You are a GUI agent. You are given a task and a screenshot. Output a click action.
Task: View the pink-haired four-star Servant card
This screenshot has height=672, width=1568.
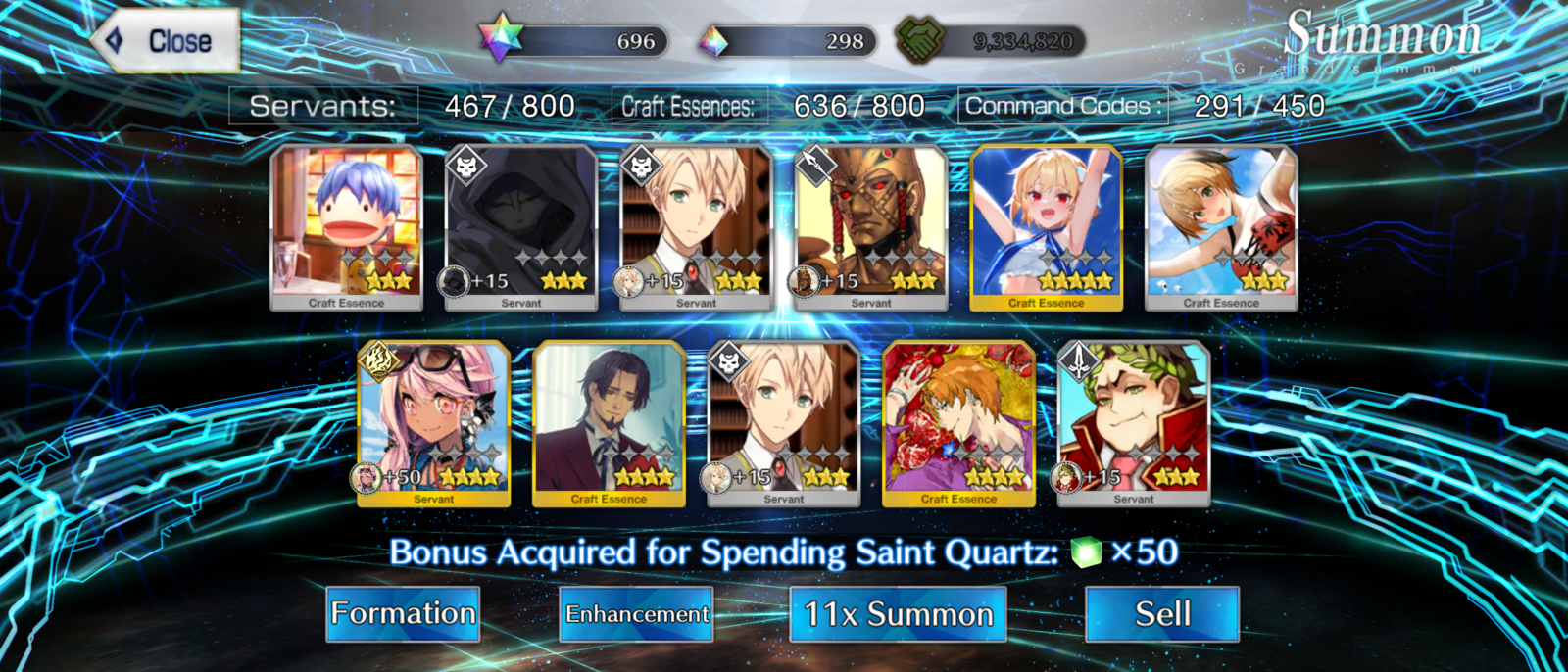434,423
